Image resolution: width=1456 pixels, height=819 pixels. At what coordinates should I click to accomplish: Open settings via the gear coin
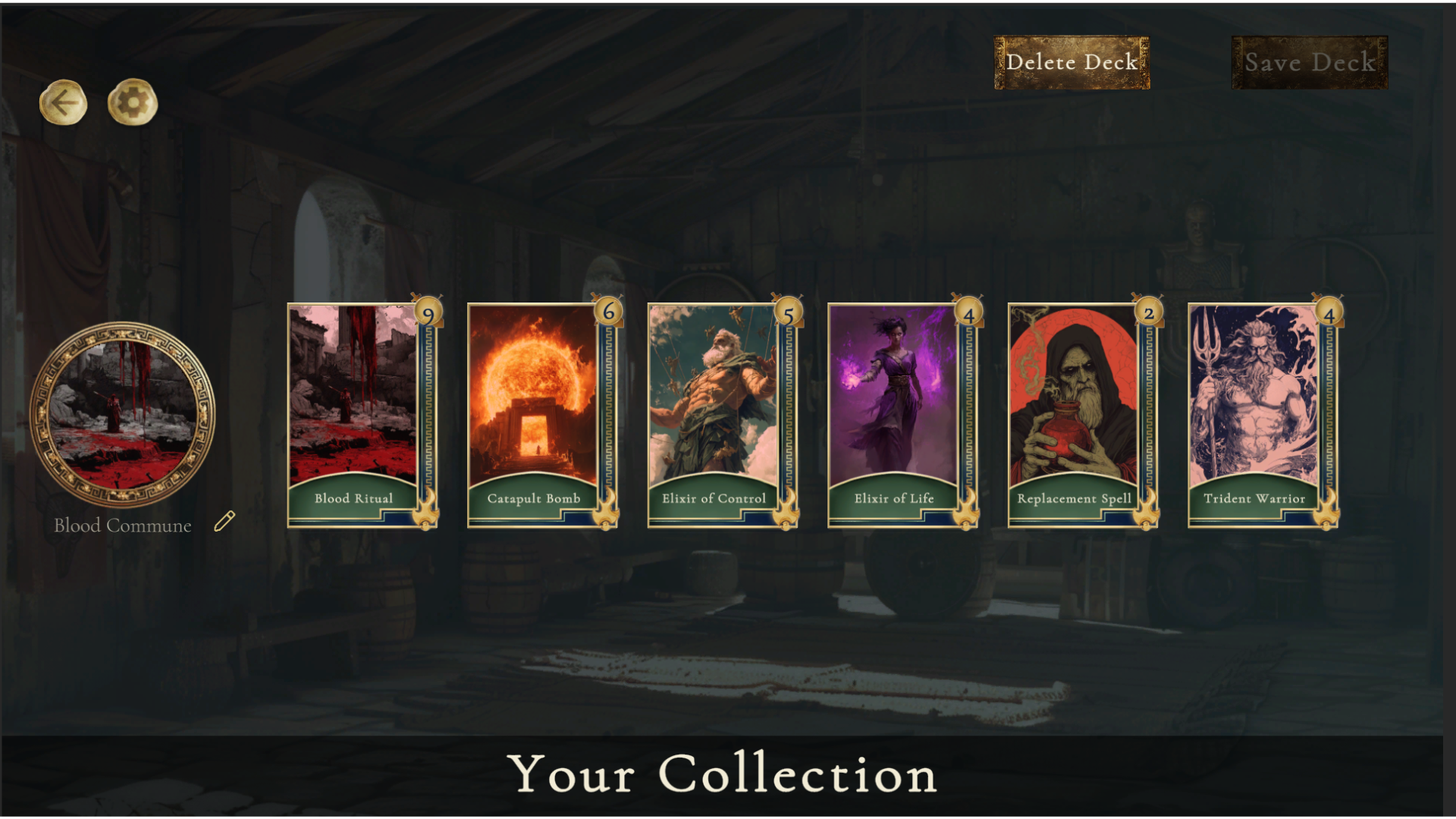(133, 102)
